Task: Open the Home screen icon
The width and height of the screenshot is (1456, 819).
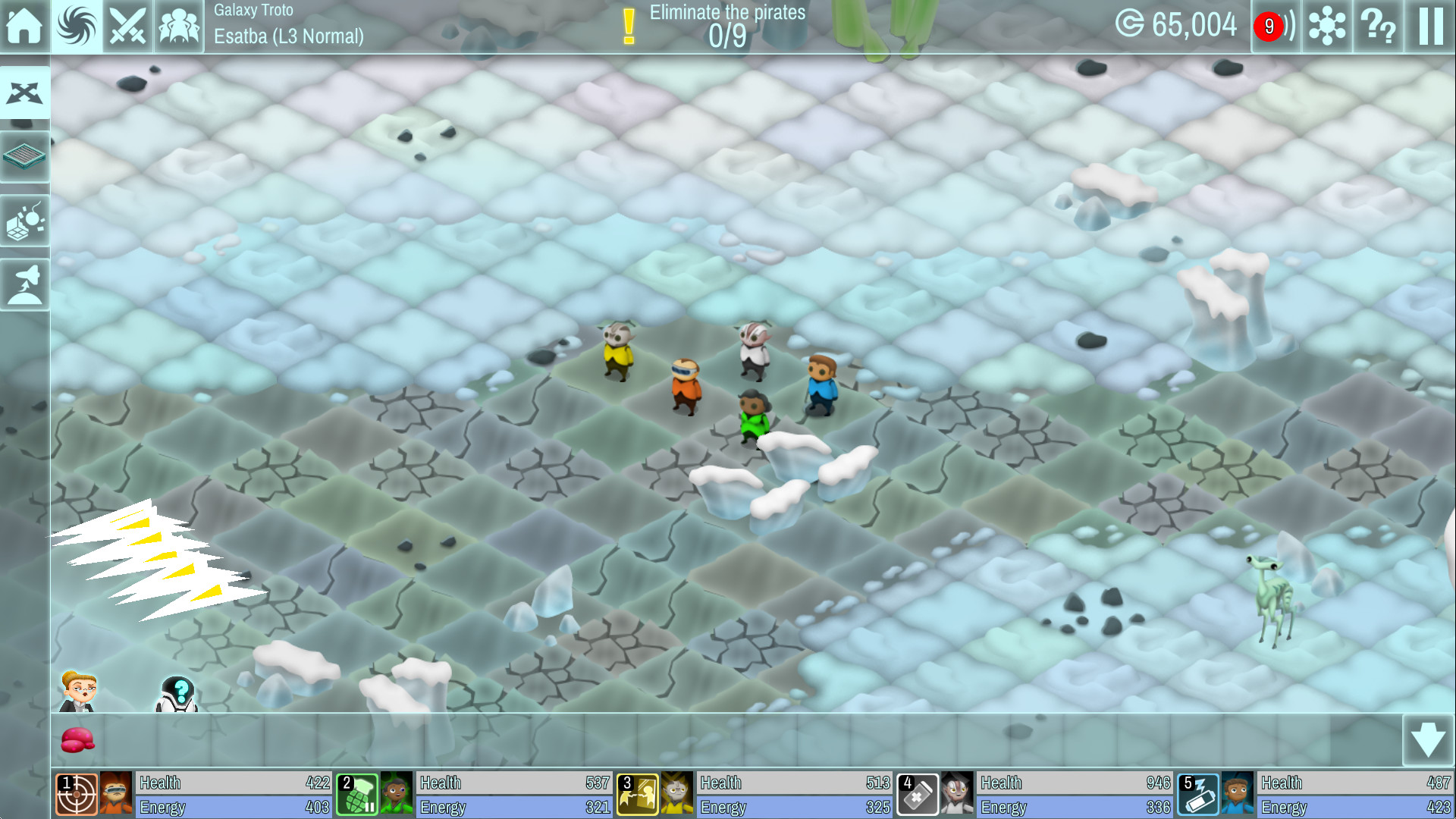Action: [x=25, y=27]
